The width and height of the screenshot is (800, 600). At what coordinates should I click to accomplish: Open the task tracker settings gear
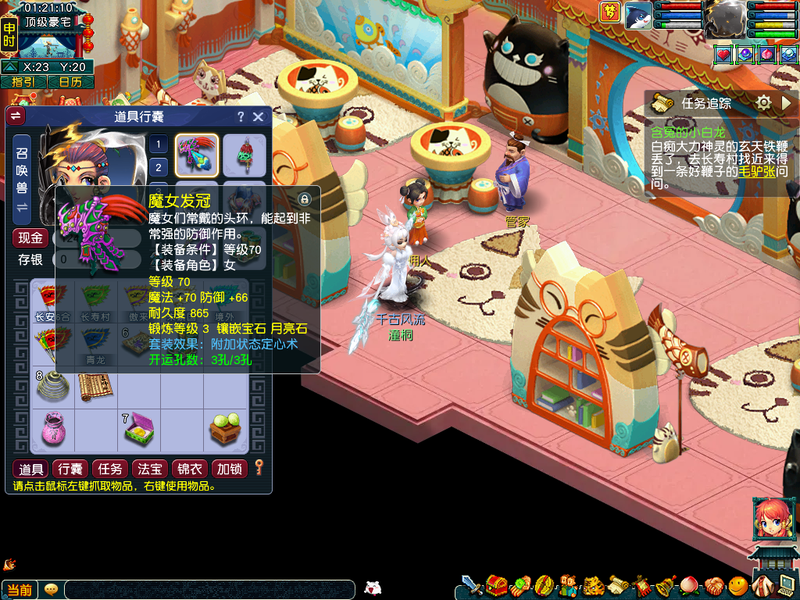[763, 102]
